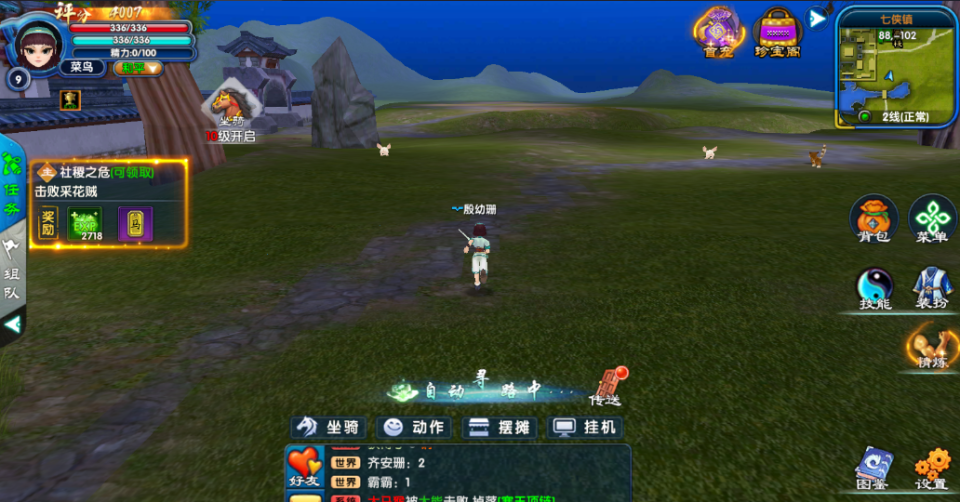This screenshot has height=502, width=960.
Task: Collapse the quest panel with the left arrow
Action: pyautogui.click(x=12, y=324)
